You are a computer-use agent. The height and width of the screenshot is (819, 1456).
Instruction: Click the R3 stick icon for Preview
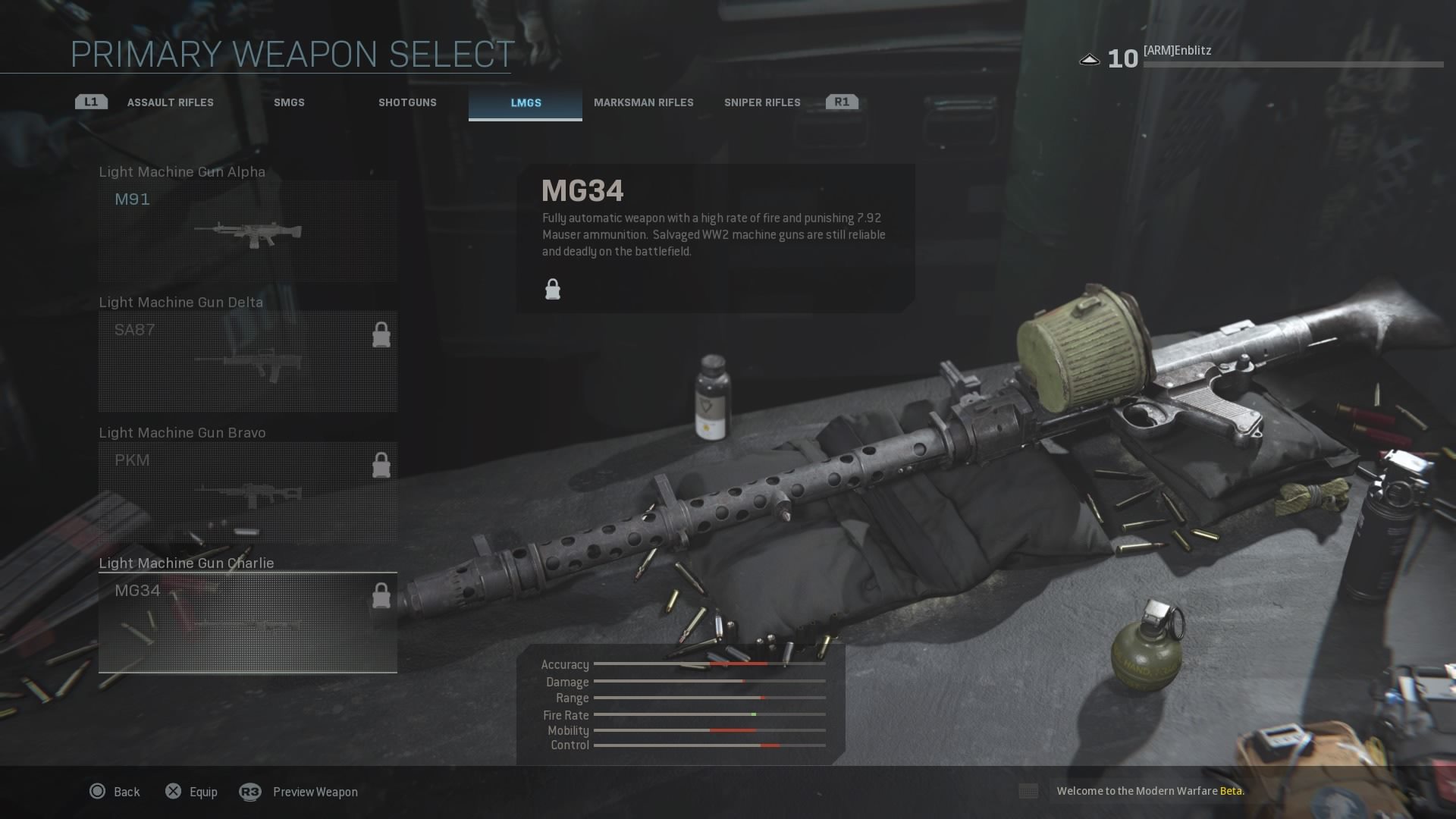click(x=251, y=791)
